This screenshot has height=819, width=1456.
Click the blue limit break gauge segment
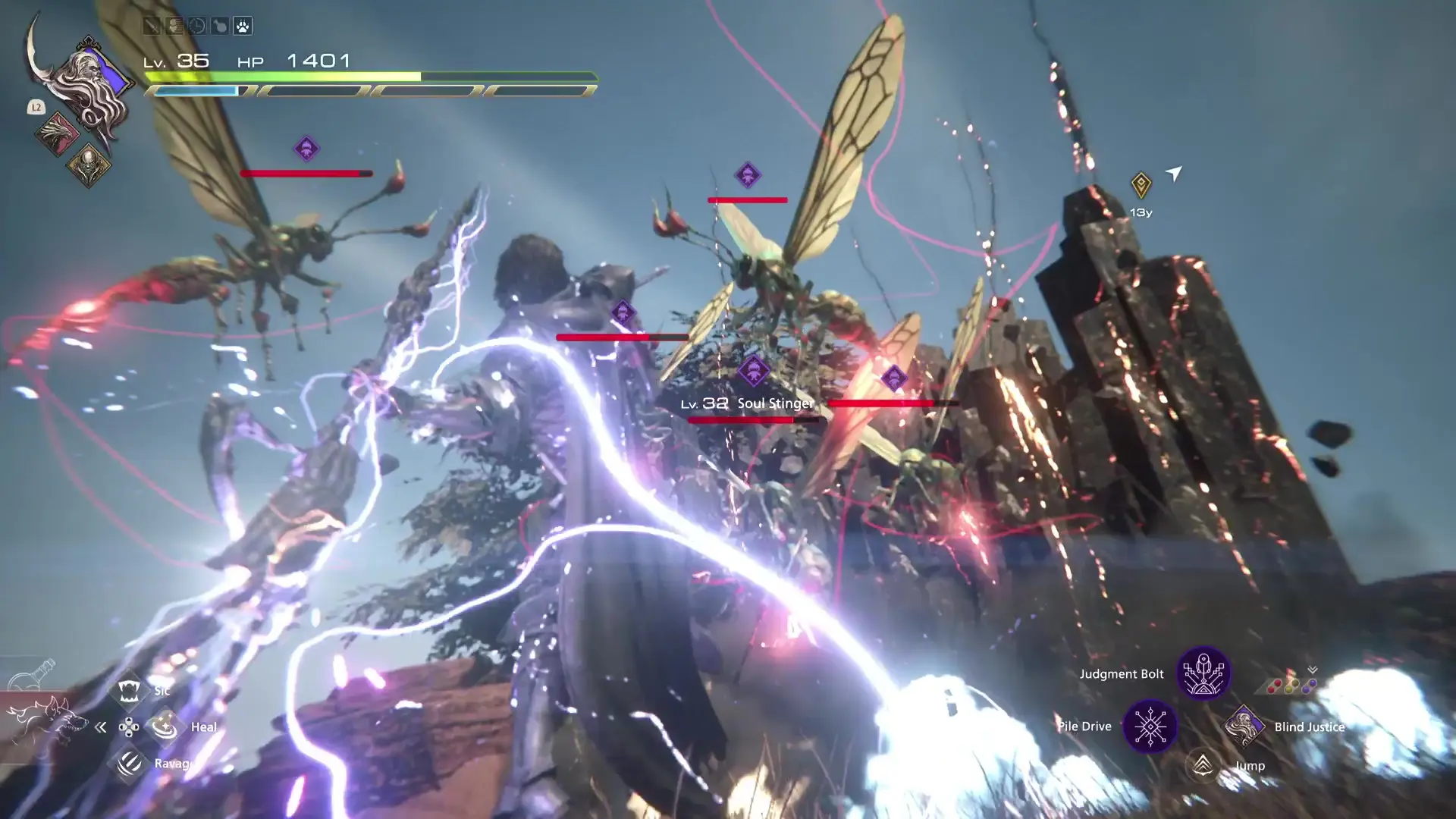(x=197, y=90)
